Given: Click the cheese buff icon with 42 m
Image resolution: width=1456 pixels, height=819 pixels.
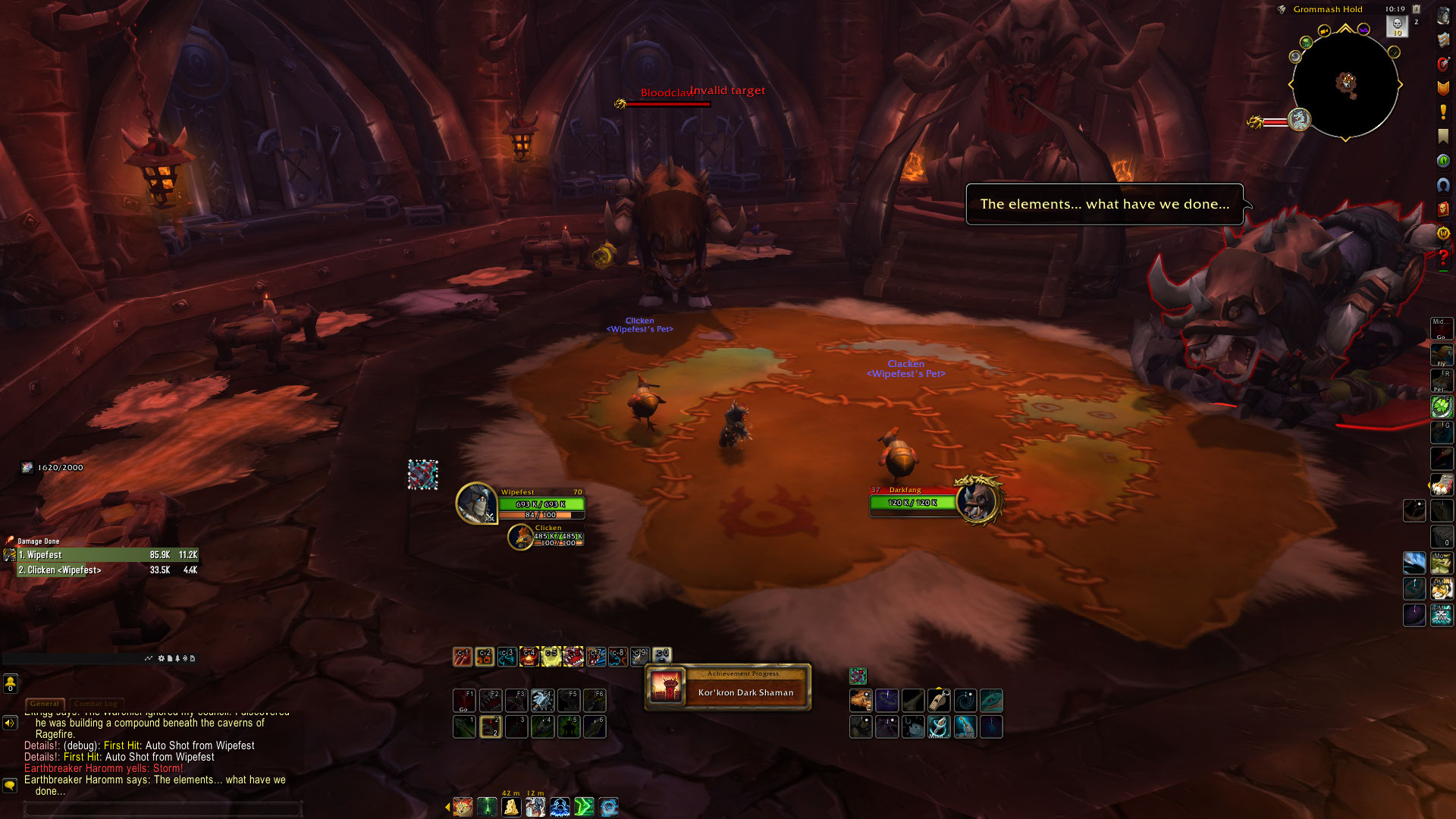Looking at the screenshot, I should coord(511,807).
